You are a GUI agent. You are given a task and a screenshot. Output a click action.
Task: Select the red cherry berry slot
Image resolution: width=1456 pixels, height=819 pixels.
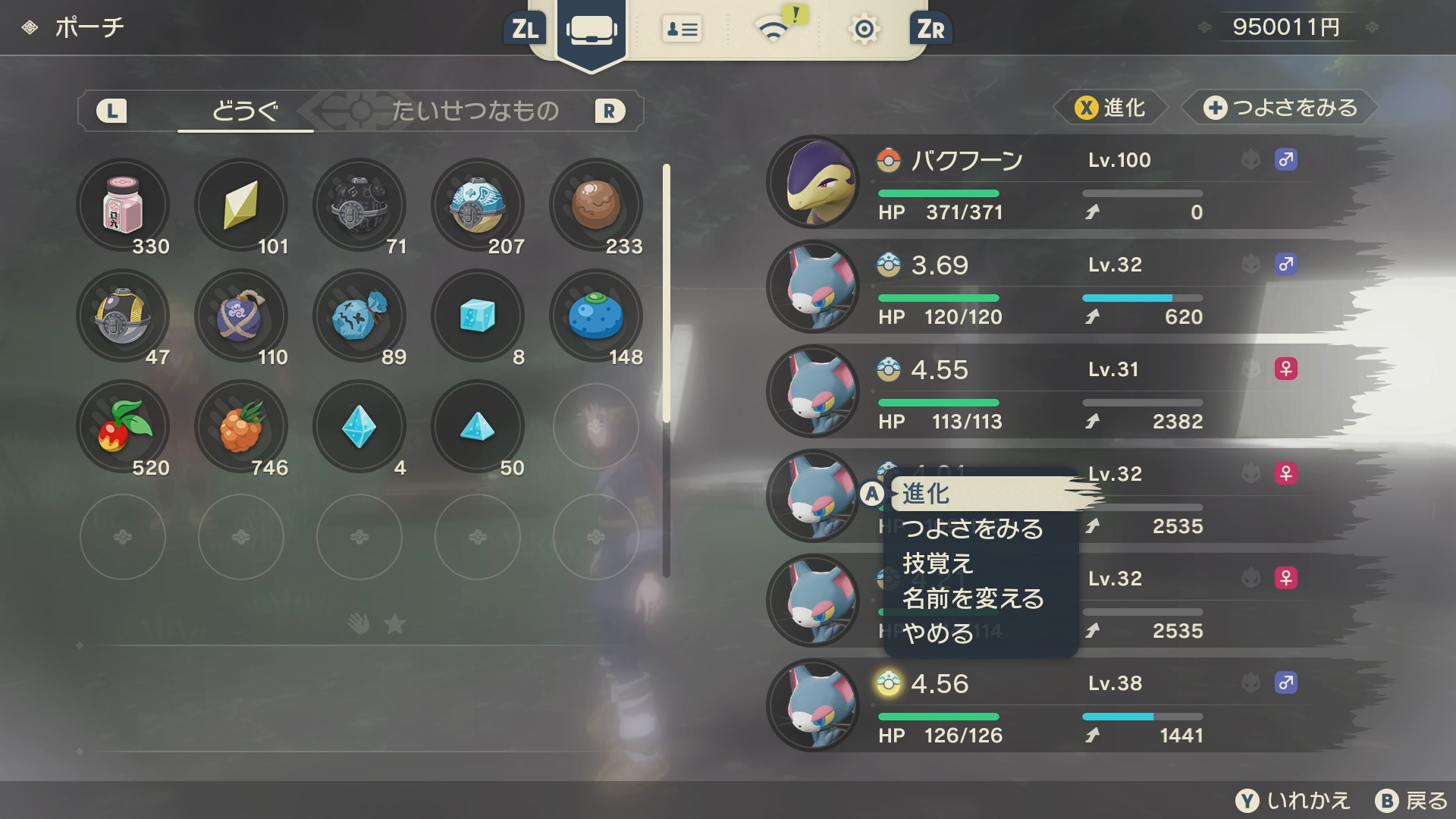(x=123, y=427)
